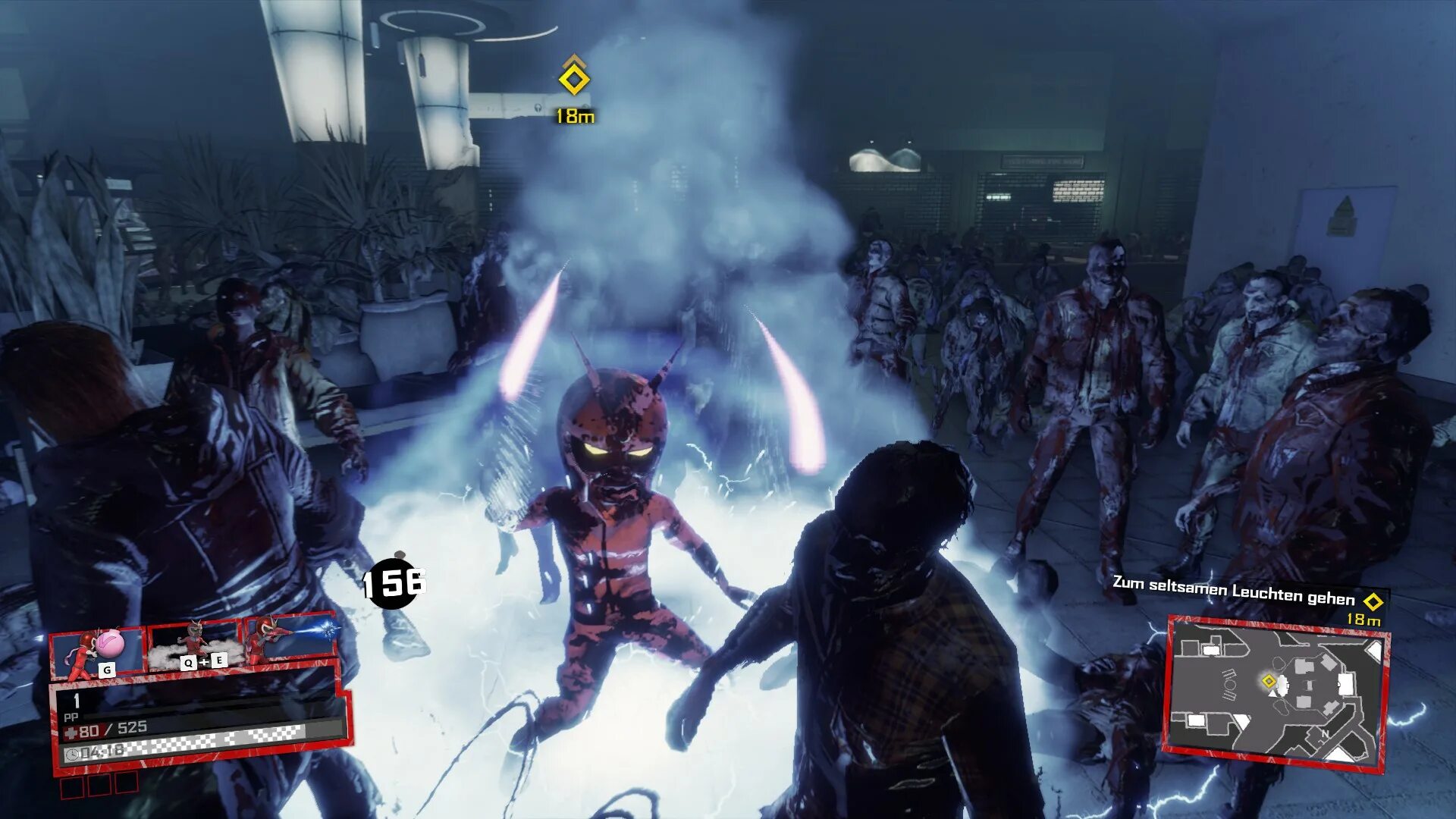Trigger the blue energy beam ability icon

point(290,637)
